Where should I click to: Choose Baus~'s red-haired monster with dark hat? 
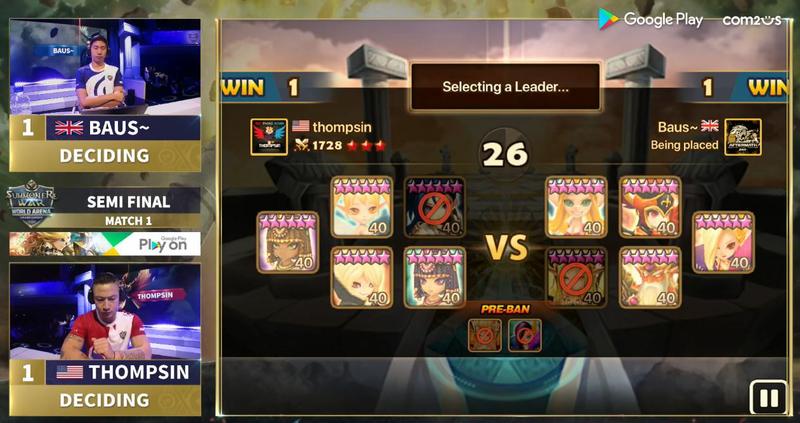(650, 206)
